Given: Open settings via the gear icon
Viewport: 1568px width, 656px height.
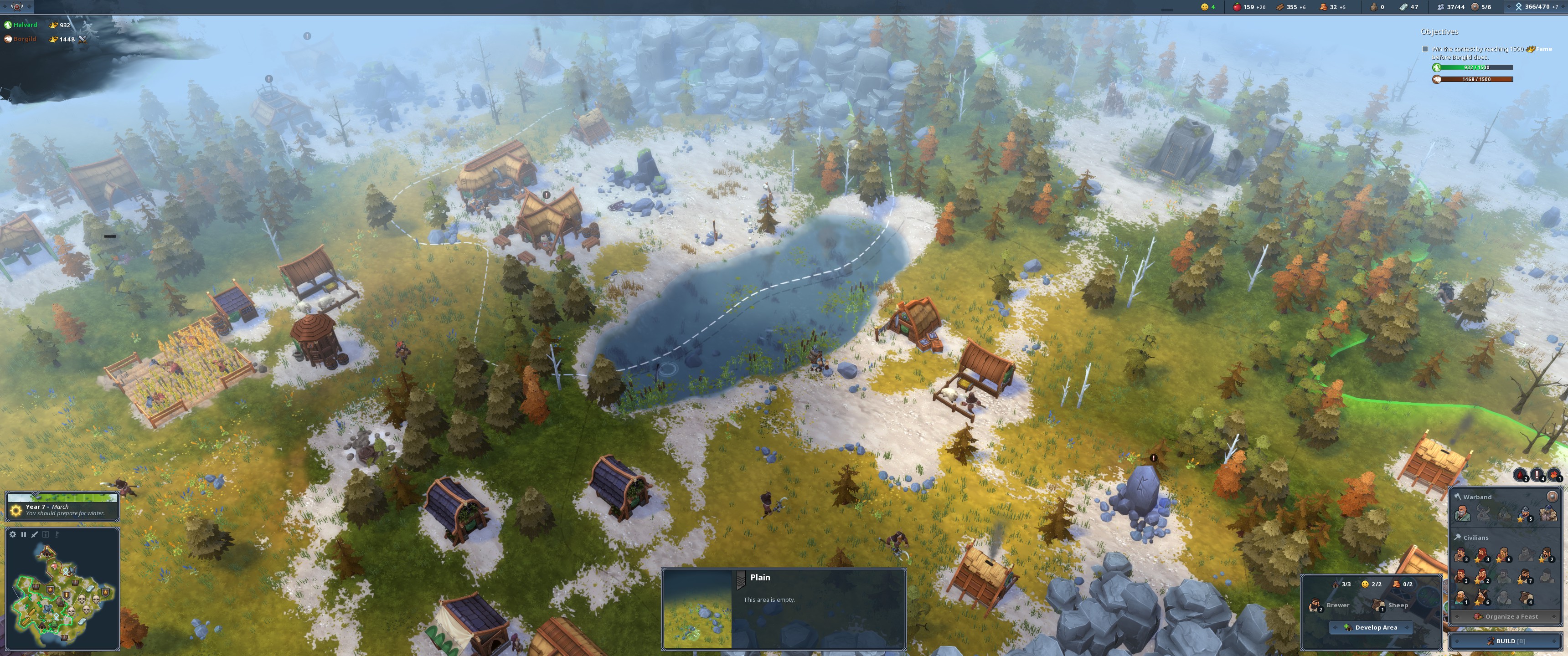Looking at the screenshot, I should click(x=13, y=534).
